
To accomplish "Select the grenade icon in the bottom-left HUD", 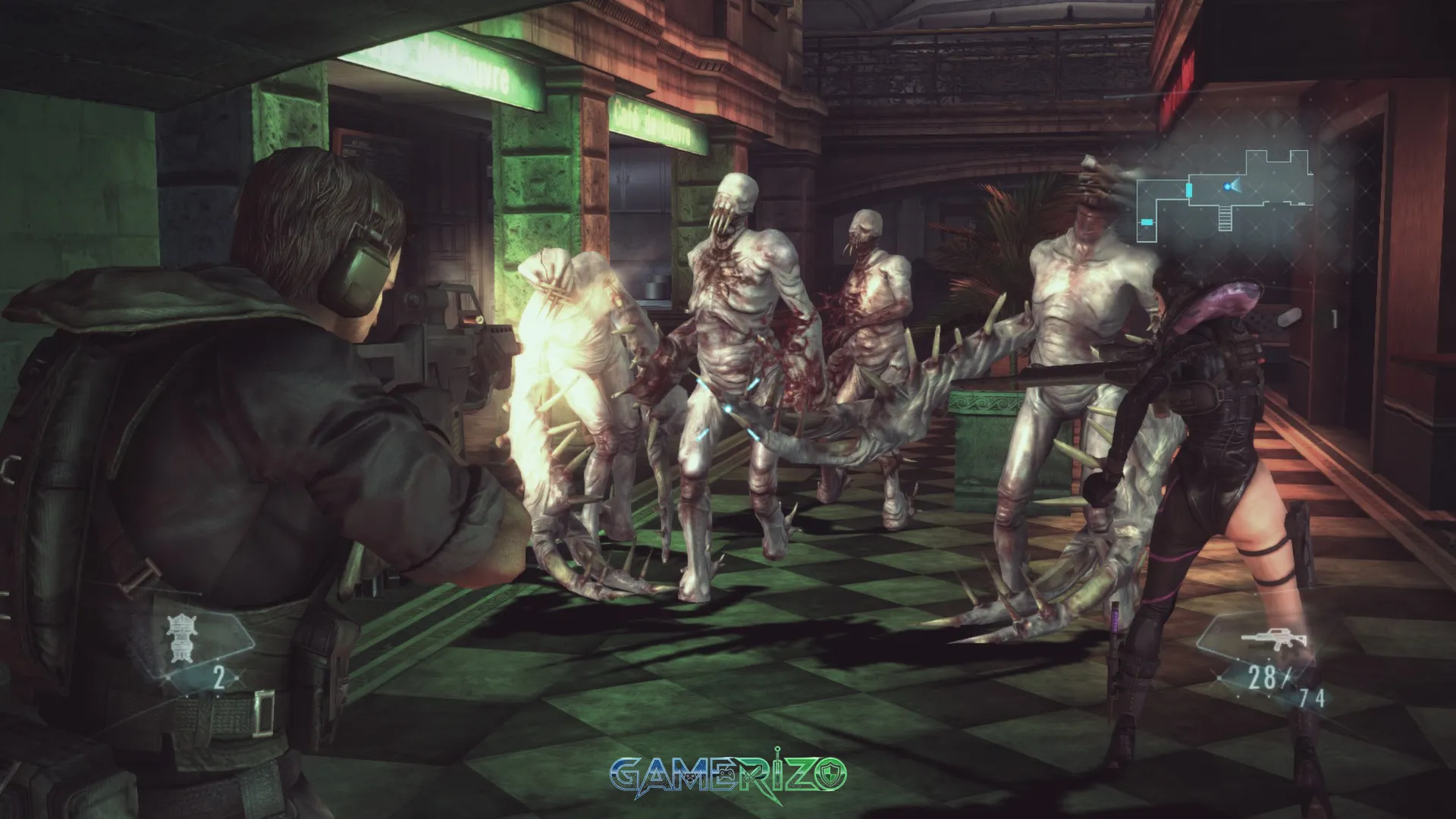I will point(180,638).
